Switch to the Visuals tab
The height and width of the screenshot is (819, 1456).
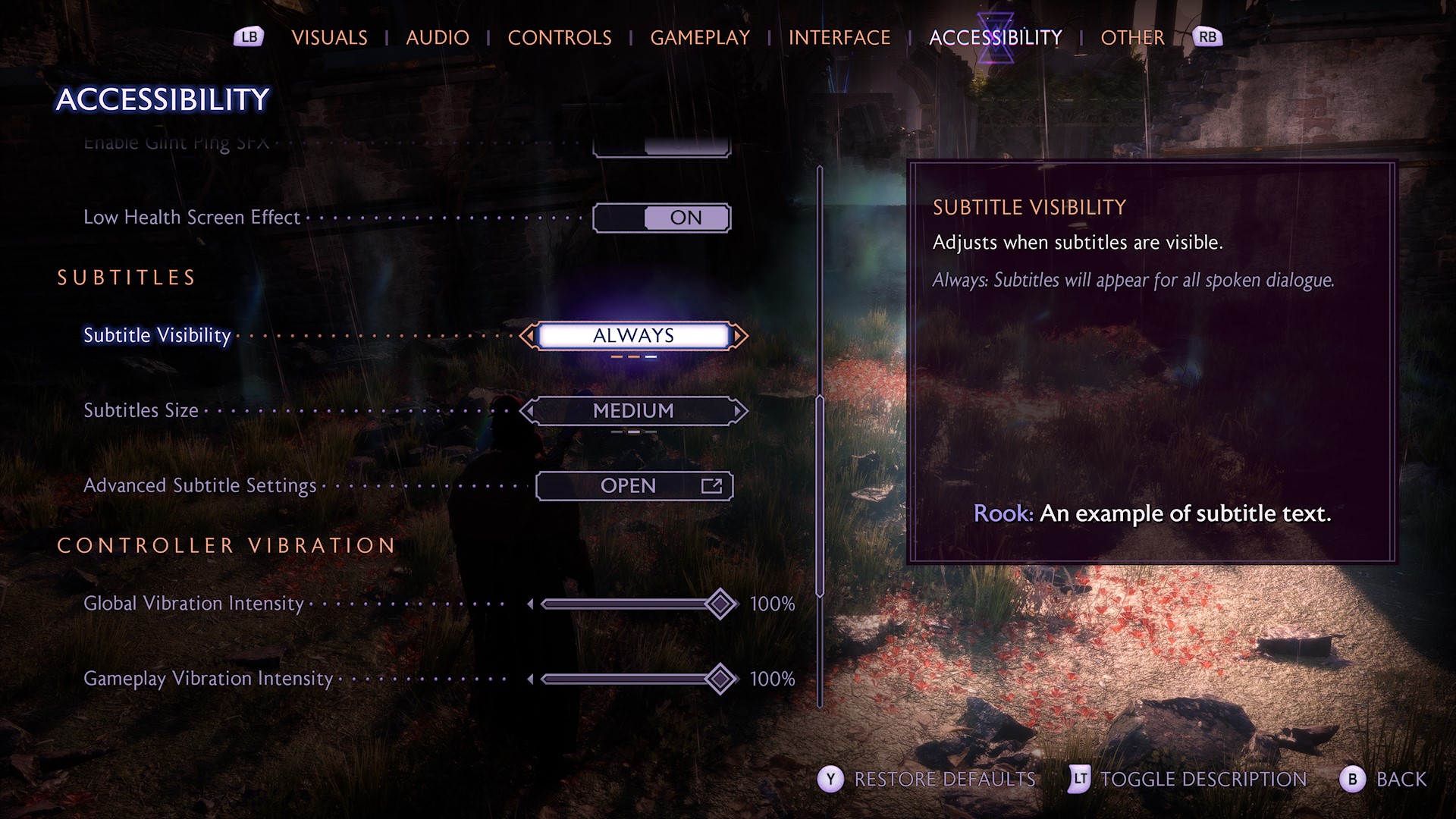point(329,37)
